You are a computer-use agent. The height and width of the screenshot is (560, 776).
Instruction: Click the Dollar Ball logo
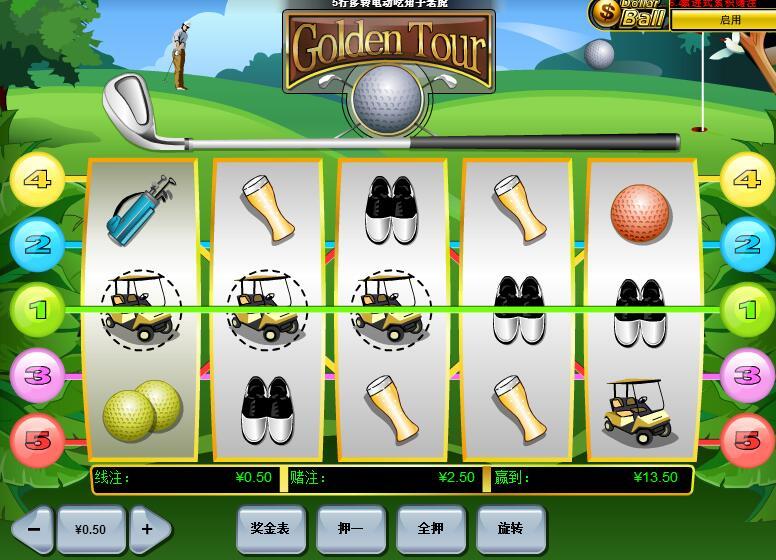pyautogui.click(x=627, y=14)
